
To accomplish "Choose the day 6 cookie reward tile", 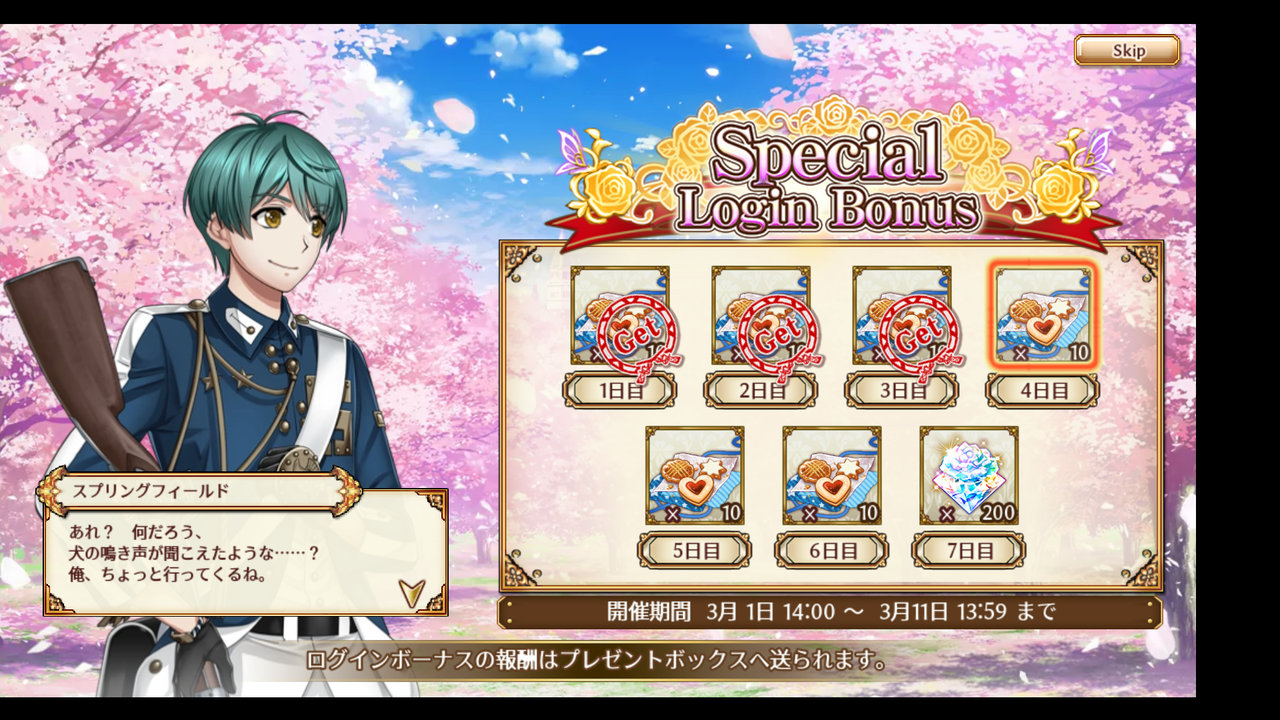I will click(832, 475).
